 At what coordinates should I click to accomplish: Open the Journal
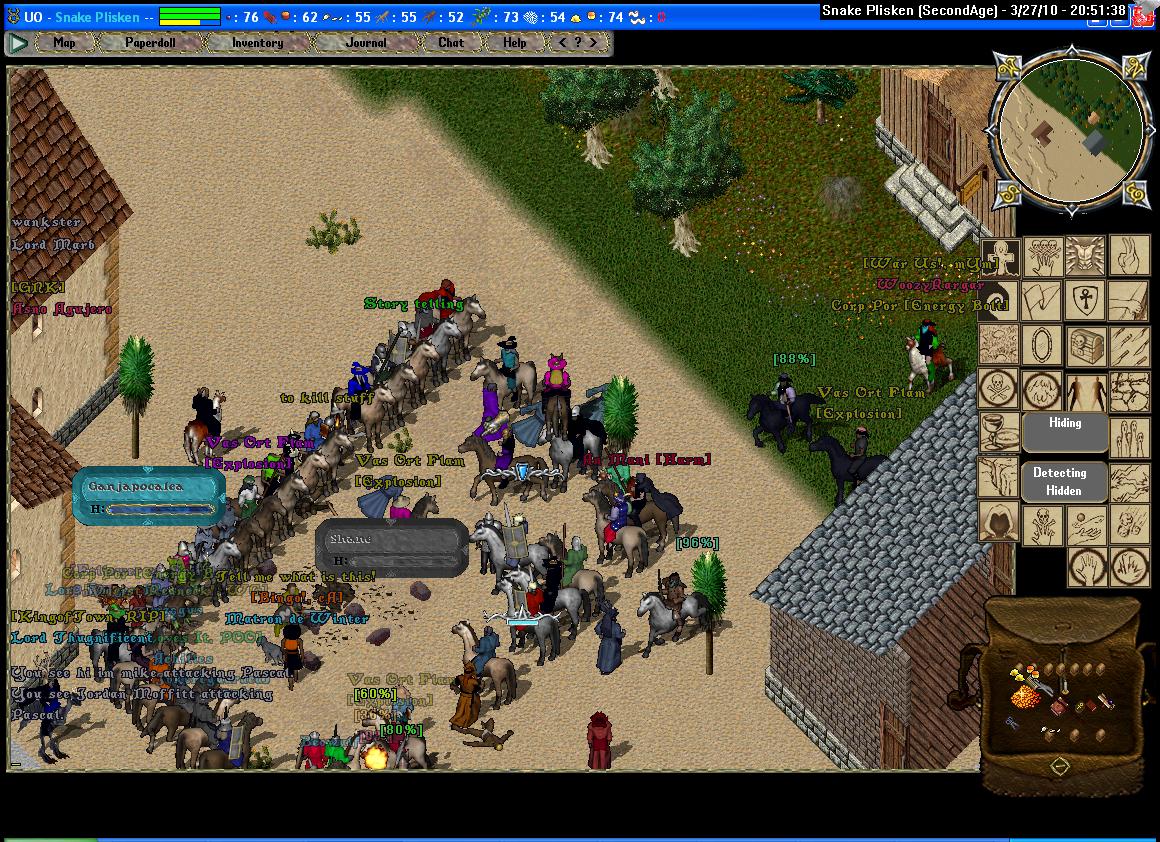coord(366,43)
